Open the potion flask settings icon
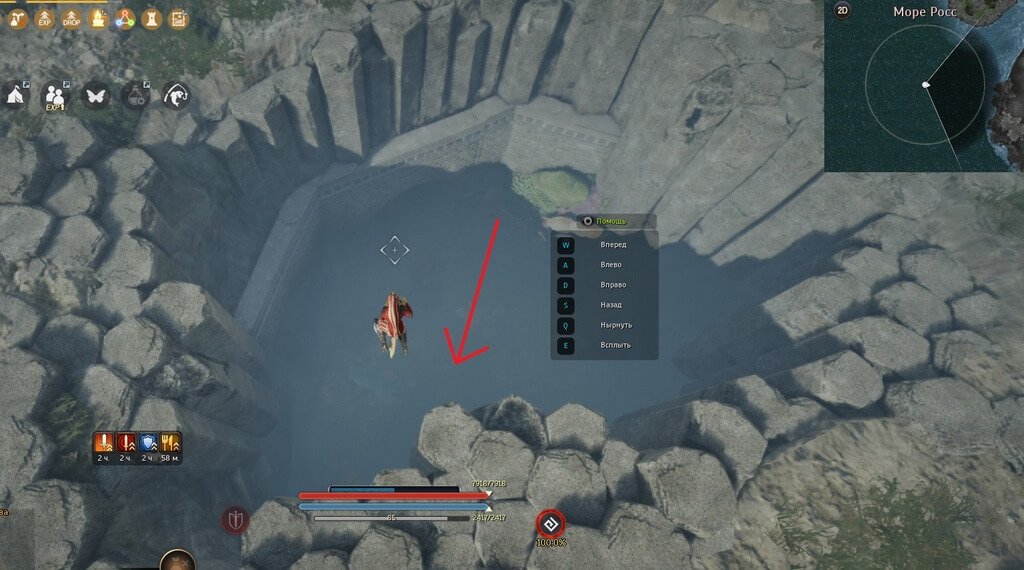The width and height of the screenshot is (1024, 570). click(x=135, y=95)
